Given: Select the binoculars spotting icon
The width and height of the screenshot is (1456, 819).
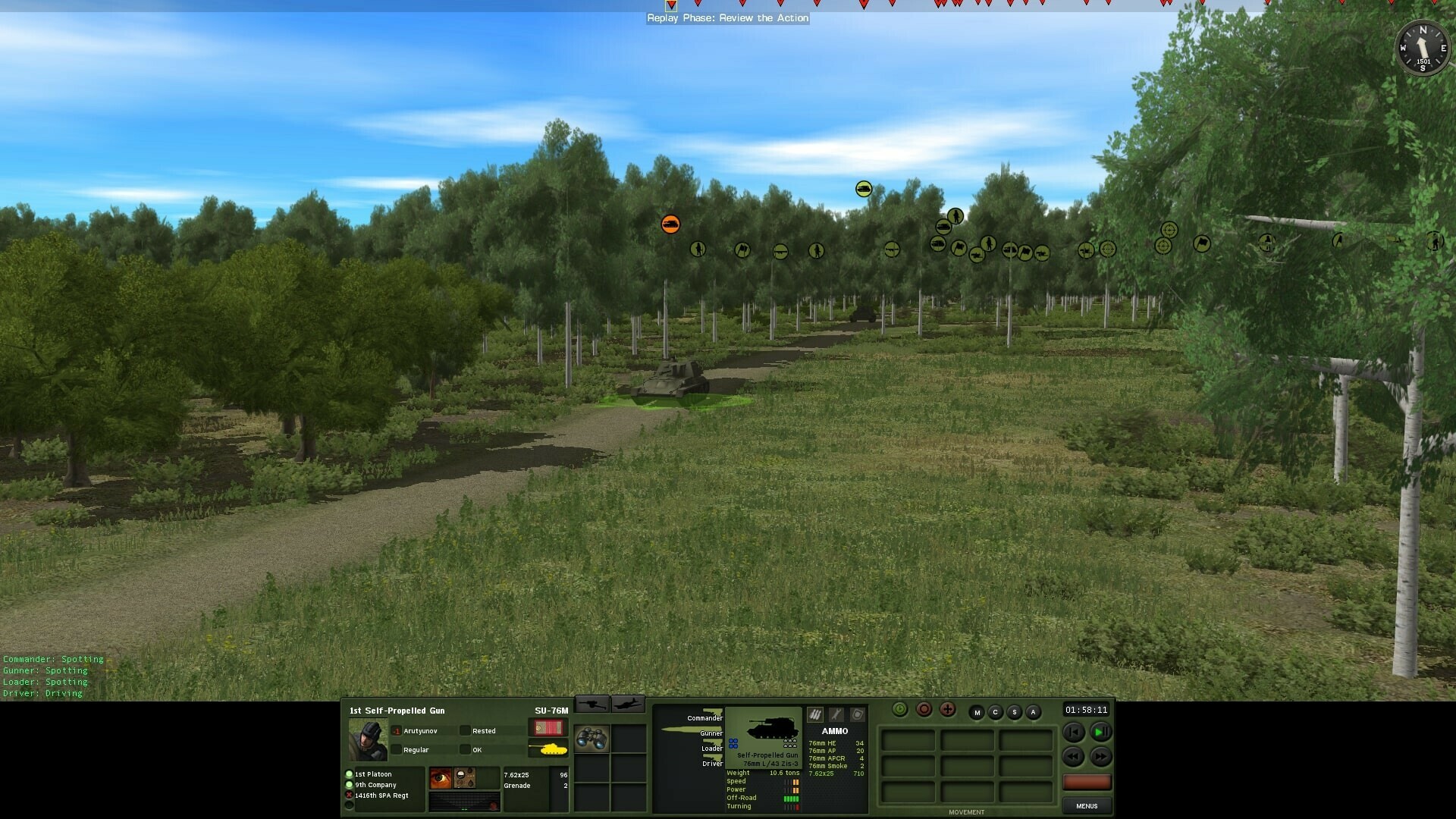Looking at the screenshot, I should [591, 740].
